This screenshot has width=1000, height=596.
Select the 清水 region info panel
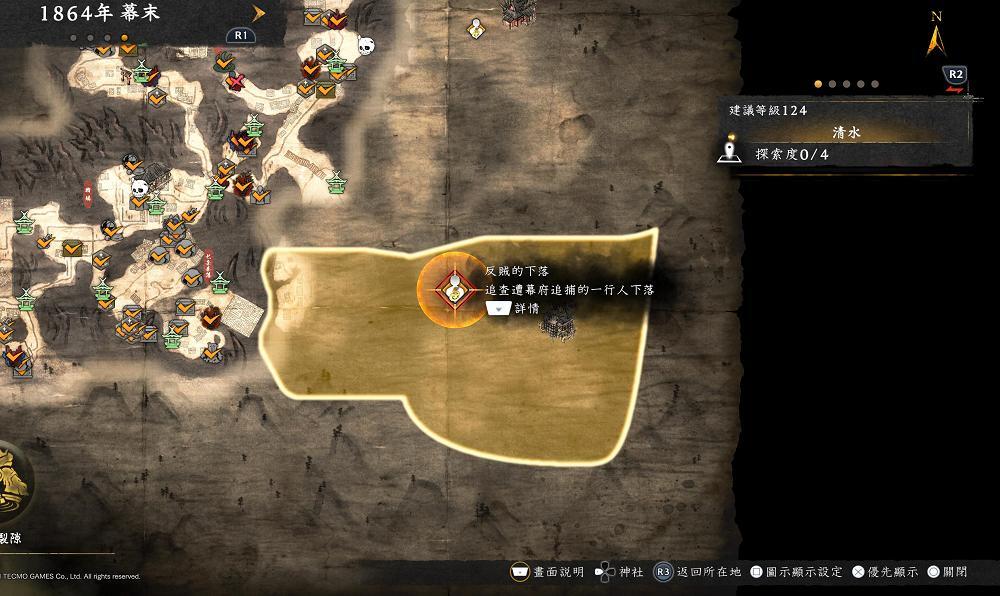[x=846, y=132]
